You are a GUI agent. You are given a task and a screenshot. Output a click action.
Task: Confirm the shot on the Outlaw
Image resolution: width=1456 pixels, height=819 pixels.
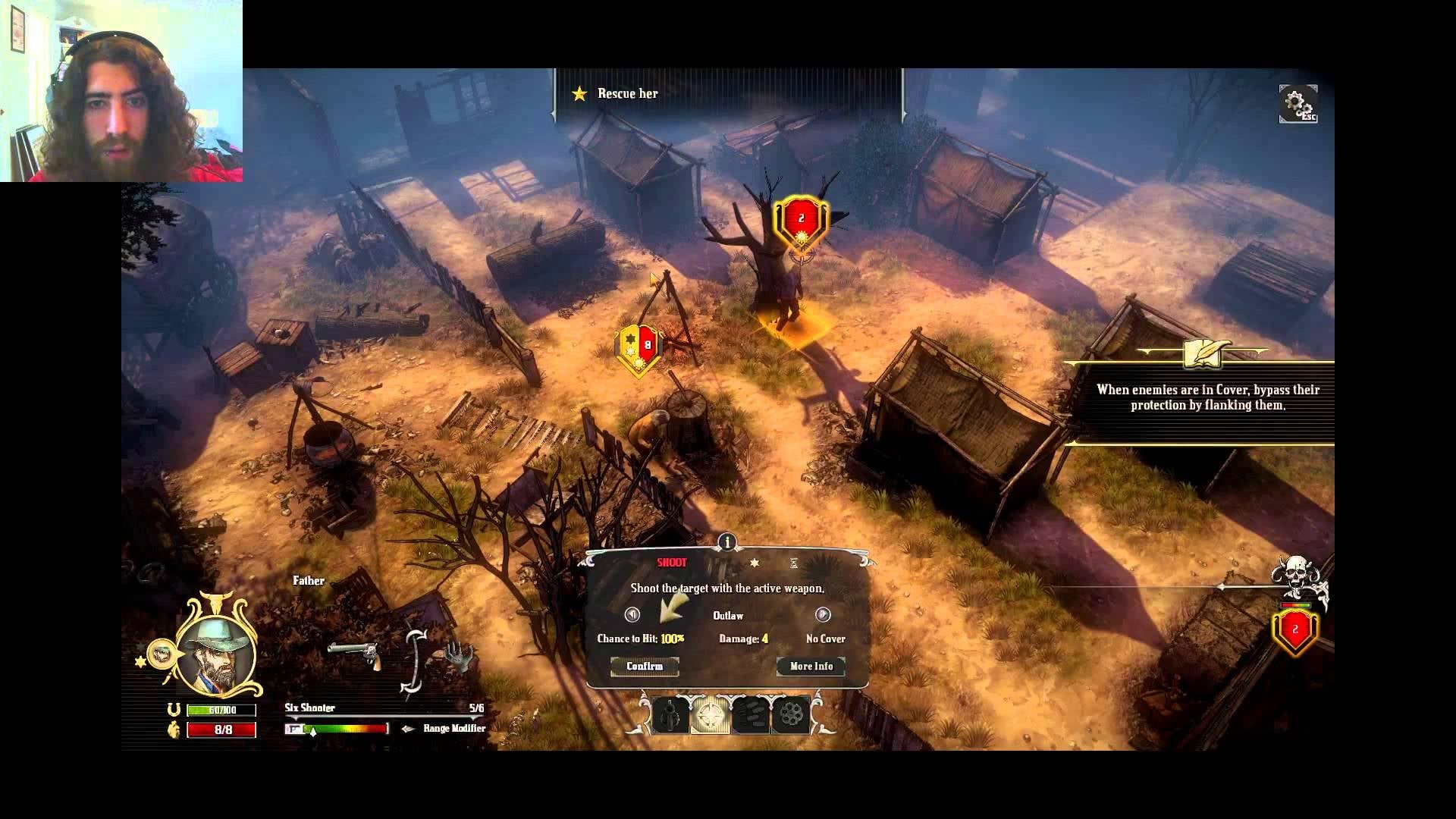point(645,666)
